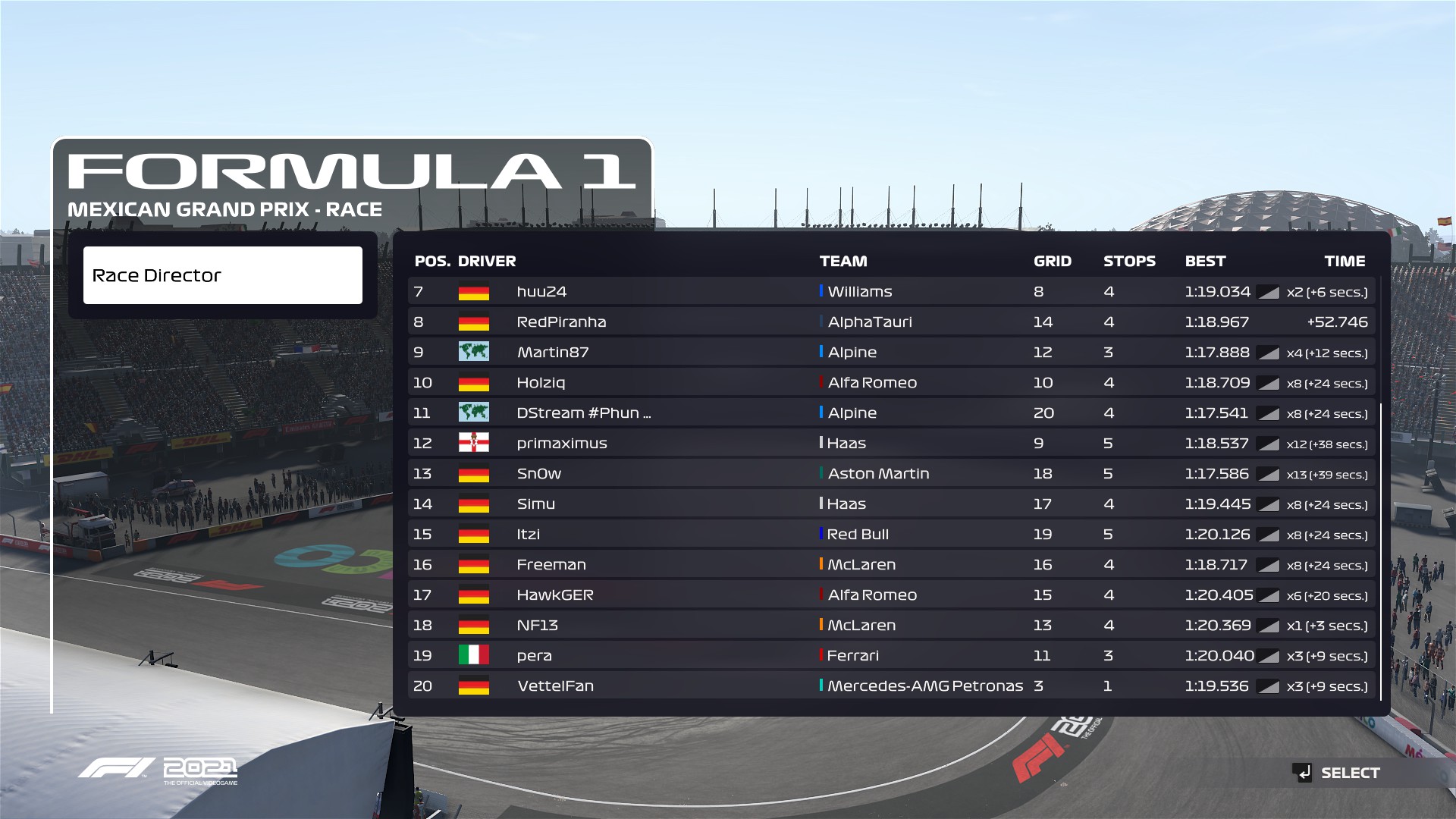Click Freeman's result row
1456x819 pixels.
891,564
